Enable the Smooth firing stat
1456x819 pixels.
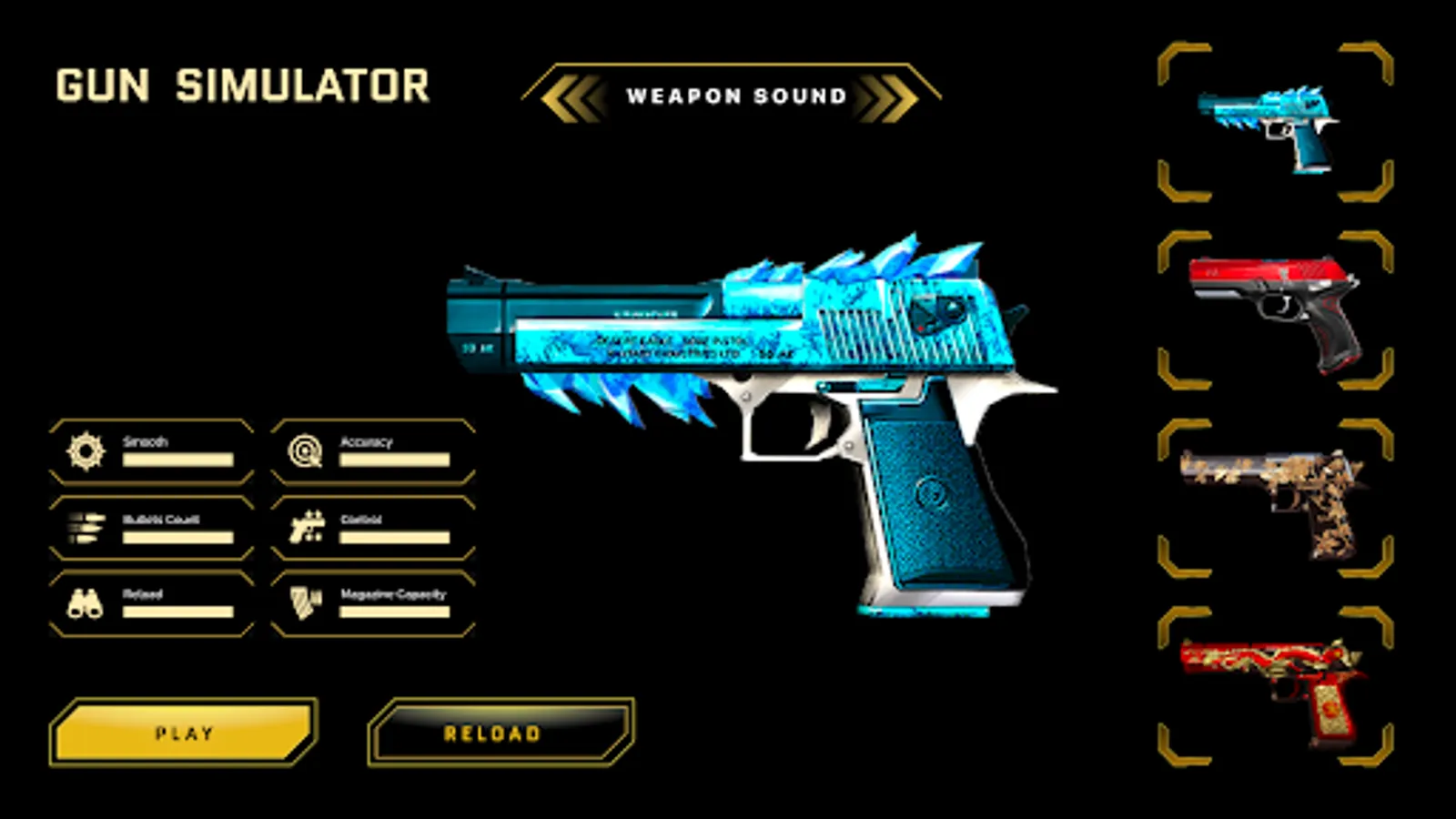click(150, 450)
